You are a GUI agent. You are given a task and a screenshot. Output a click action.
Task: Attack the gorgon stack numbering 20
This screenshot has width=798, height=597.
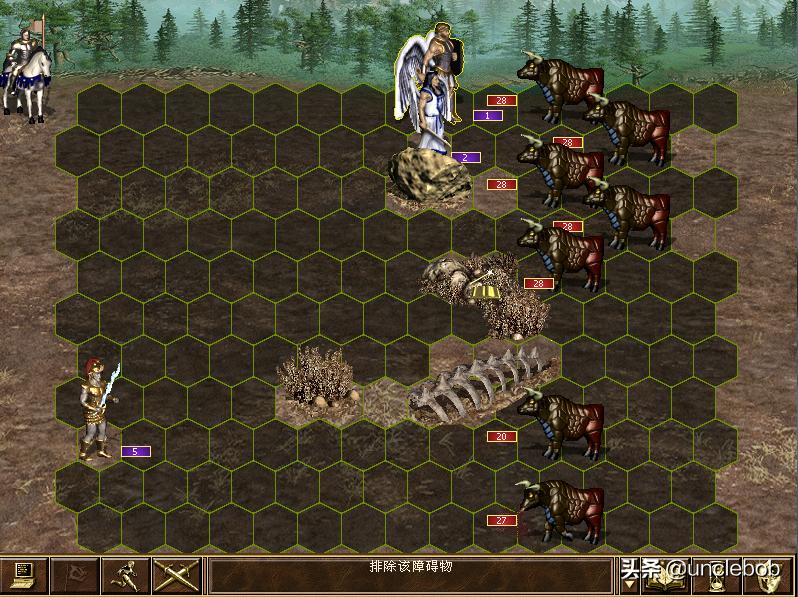(x=560, y=425)
